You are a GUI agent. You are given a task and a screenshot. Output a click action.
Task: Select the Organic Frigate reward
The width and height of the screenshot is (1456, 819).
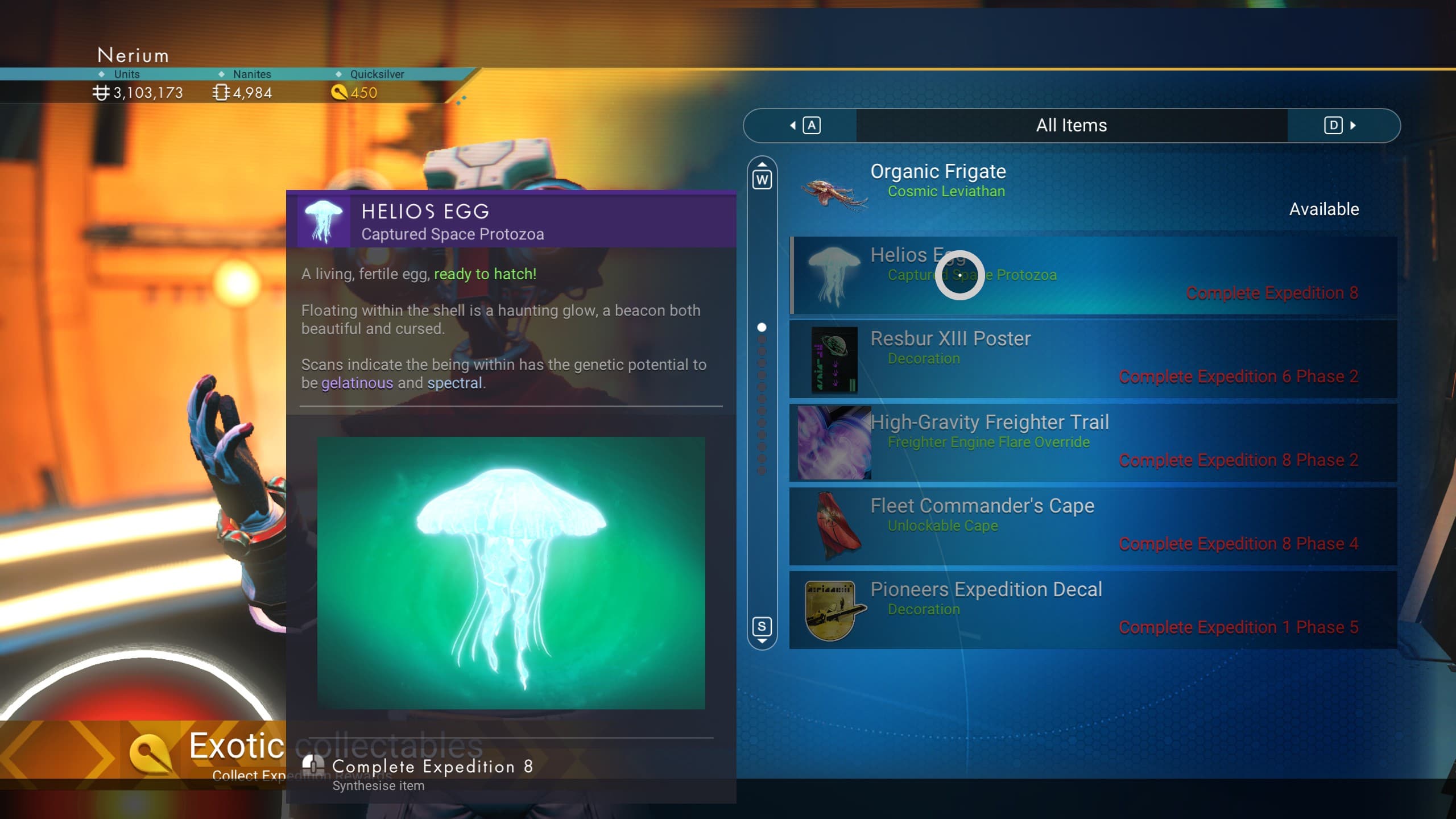pos(1092,192)
